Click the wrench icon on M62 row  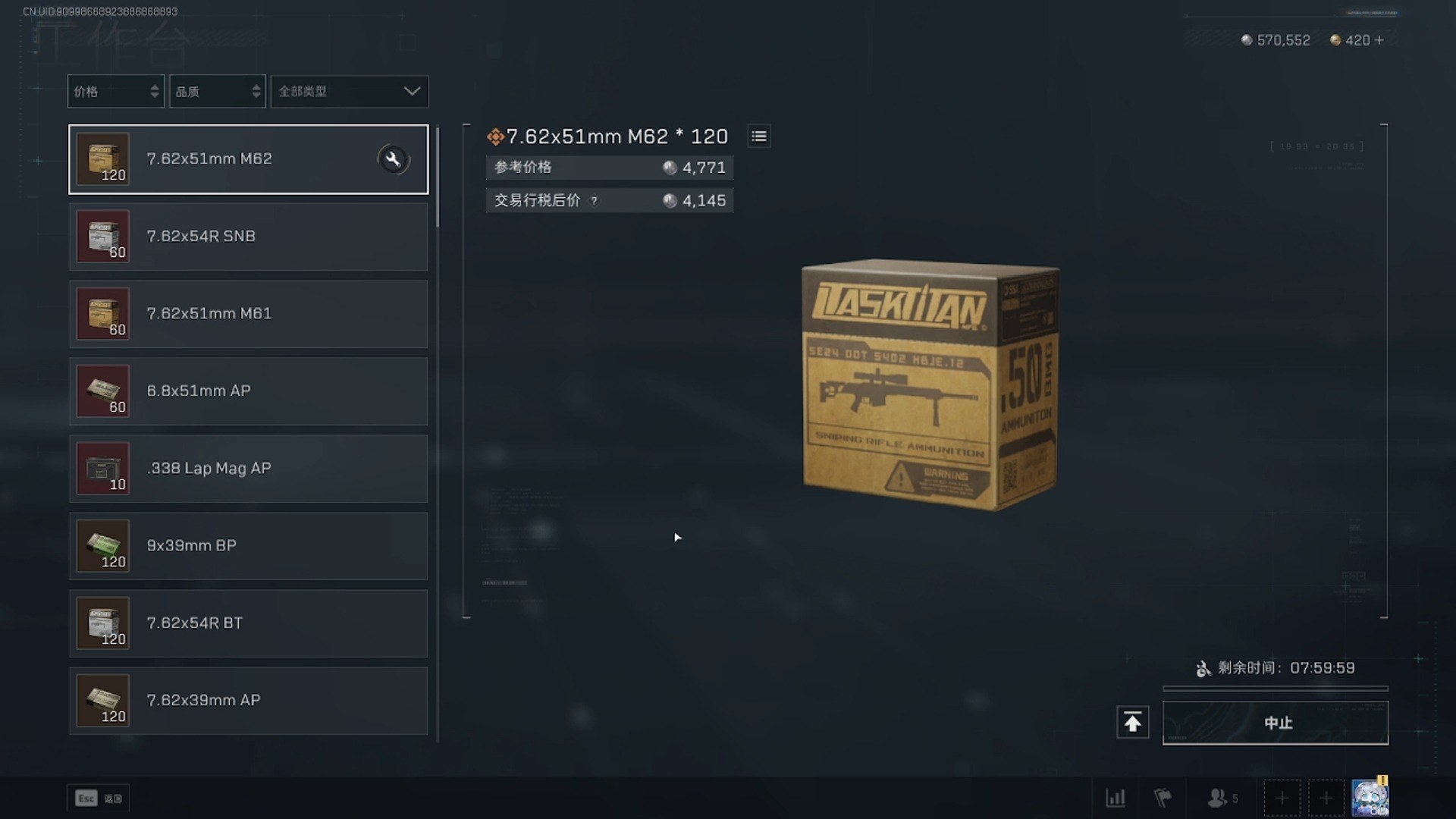click(393, 159)
